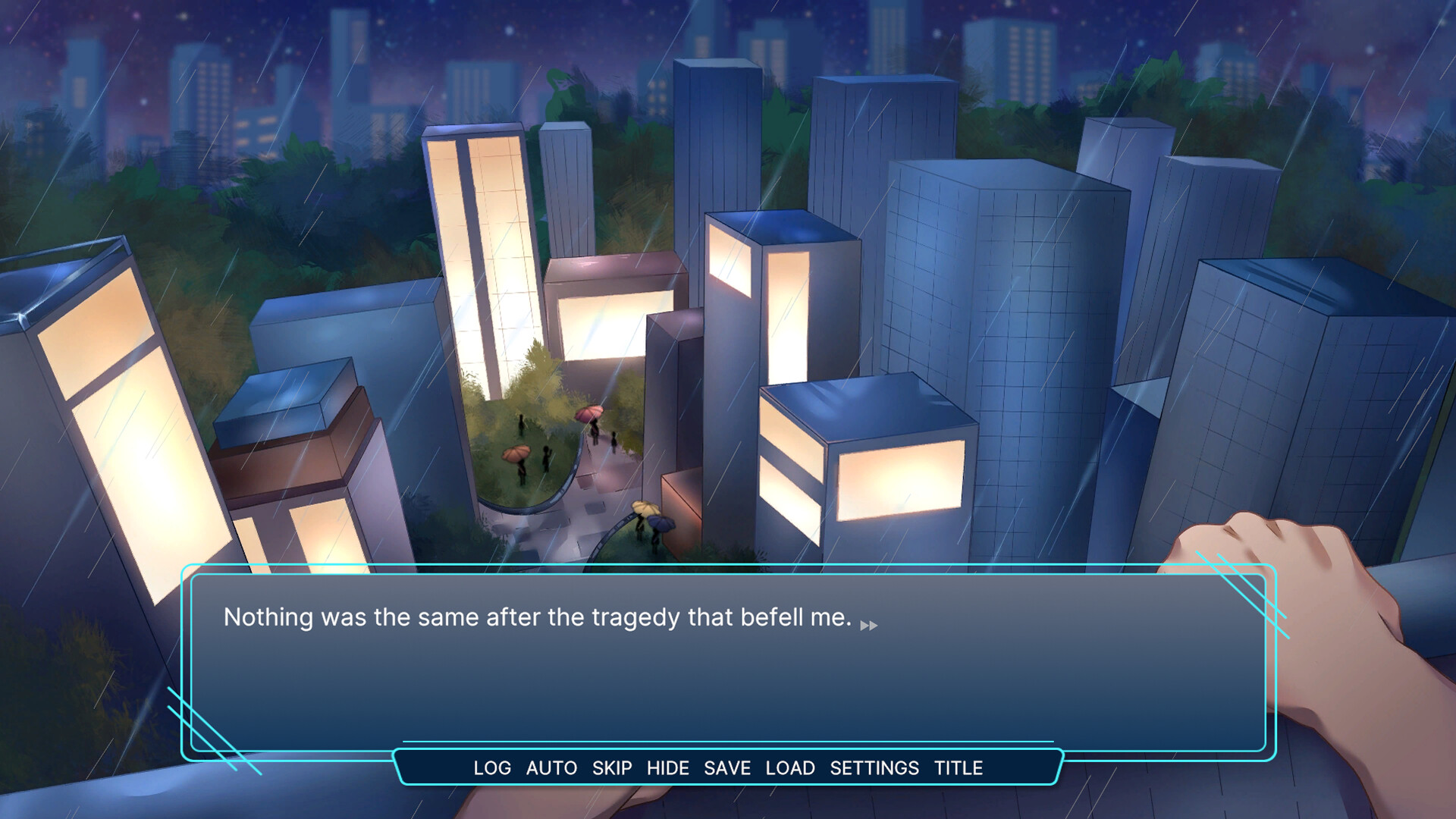Return to the TITLE screen
Screen dimensions: 1456x819
[958, 768]
